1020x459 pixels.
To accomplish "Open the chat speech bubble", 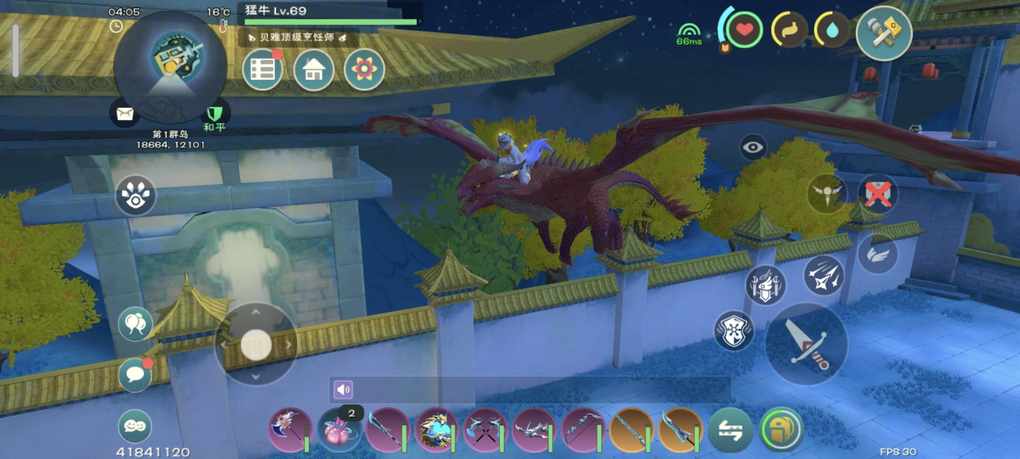I will (x=135, y=374).
